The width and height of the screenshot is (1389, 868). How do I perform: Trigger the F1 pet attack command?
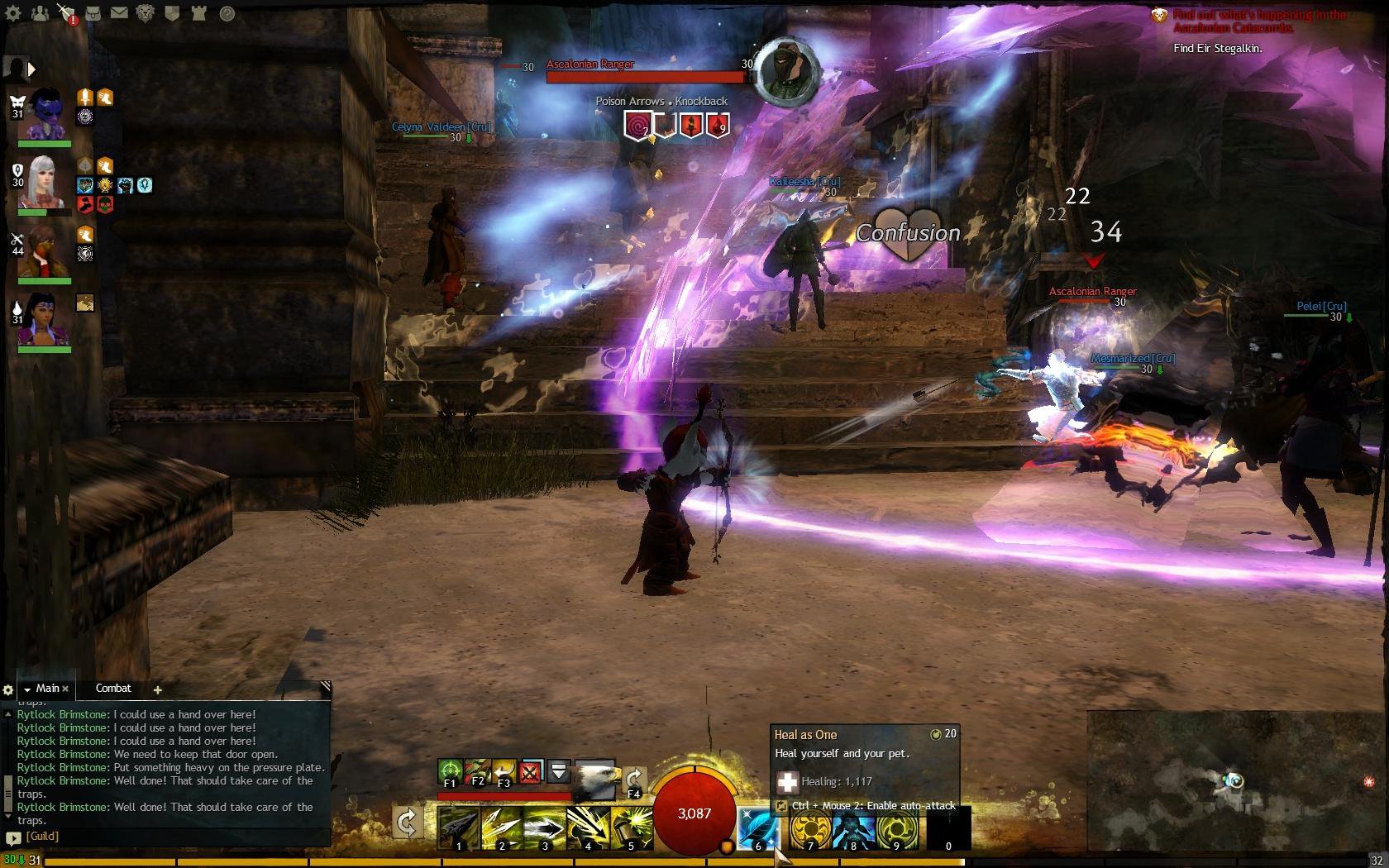pos(450,772)
